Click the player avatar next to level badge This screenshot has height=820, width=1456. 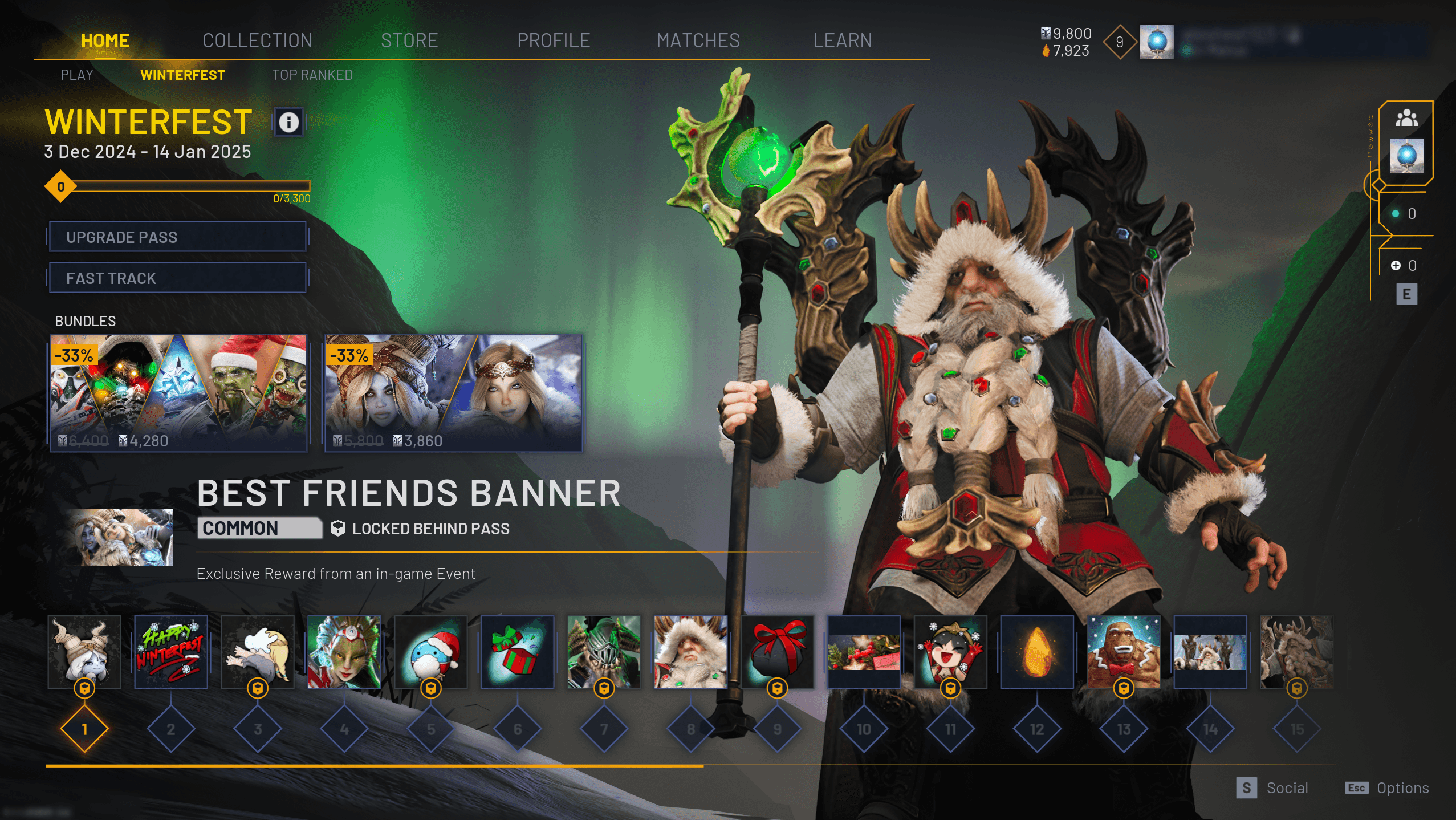coord(1157,42)
